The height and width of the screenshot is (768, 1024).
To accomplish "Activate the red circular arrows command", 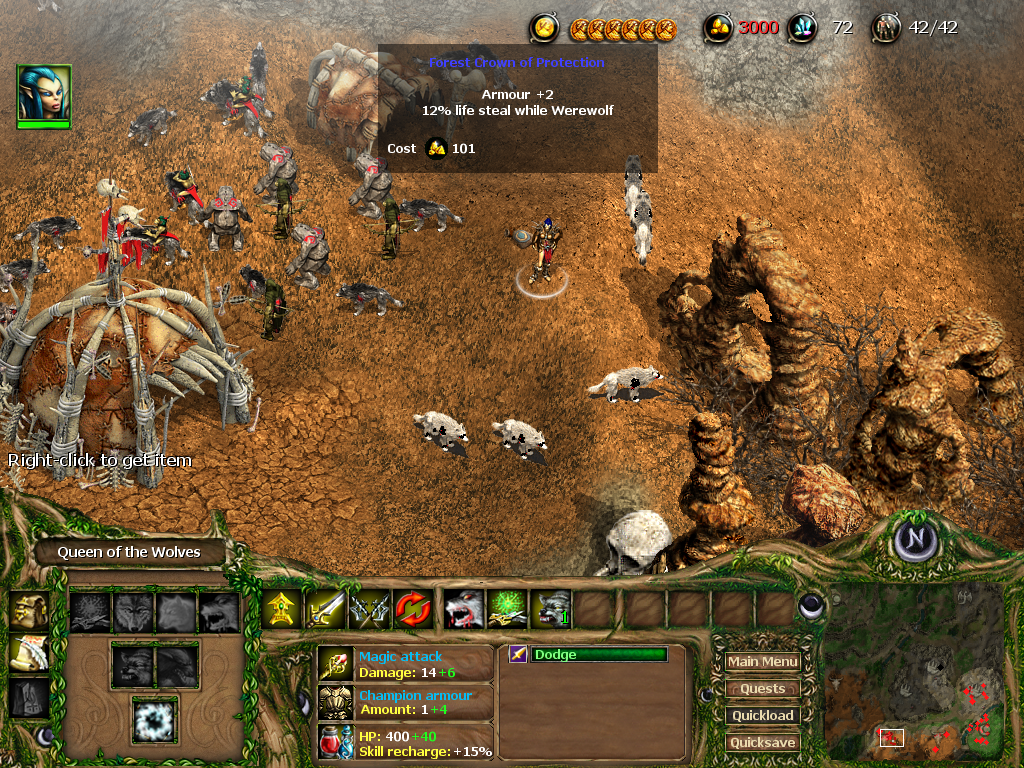I will point(413,609).
